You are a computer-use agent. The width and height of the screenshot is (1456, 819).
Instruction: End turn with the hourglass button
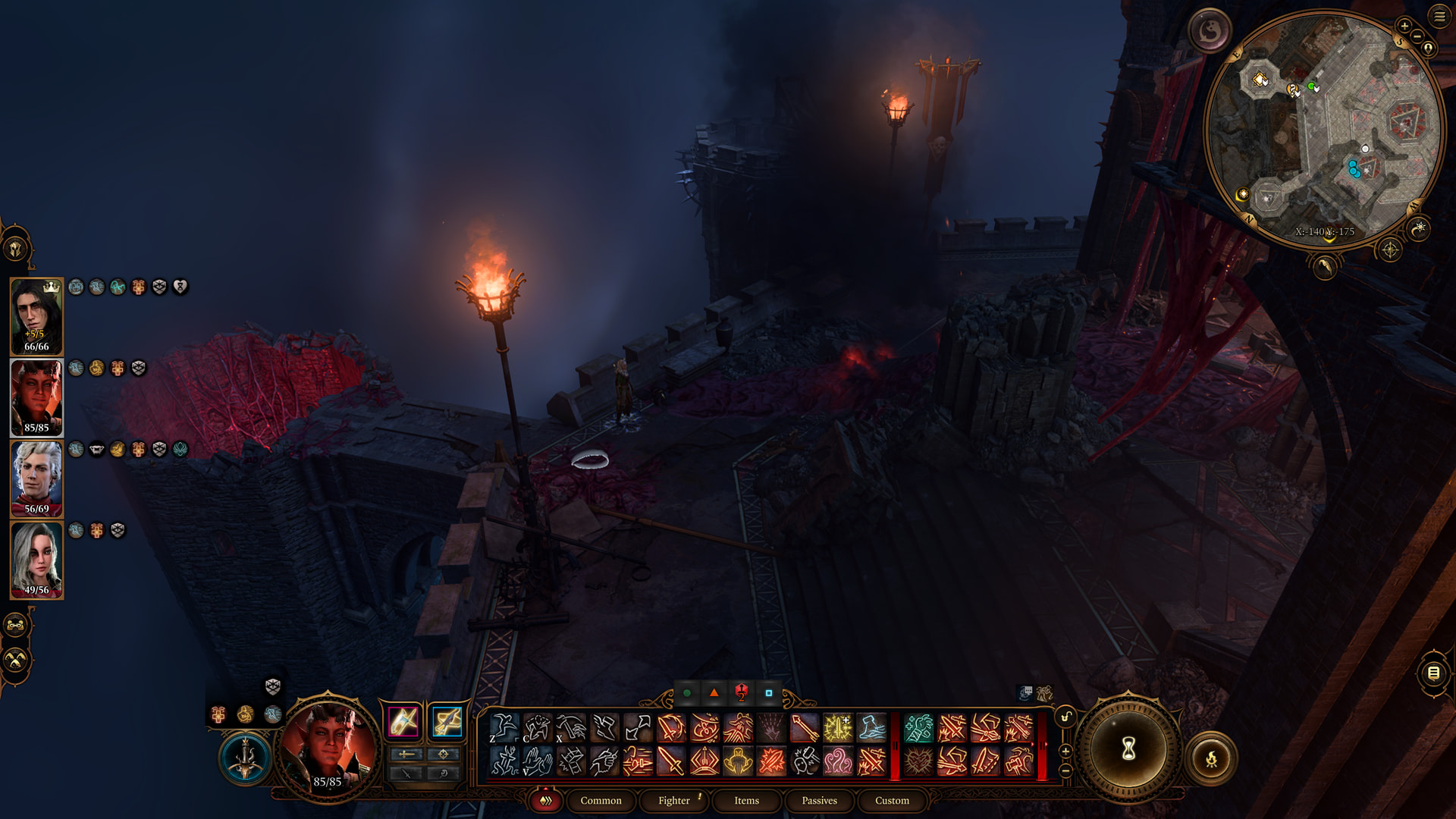pyautogui.click(x=1128, y=749)
